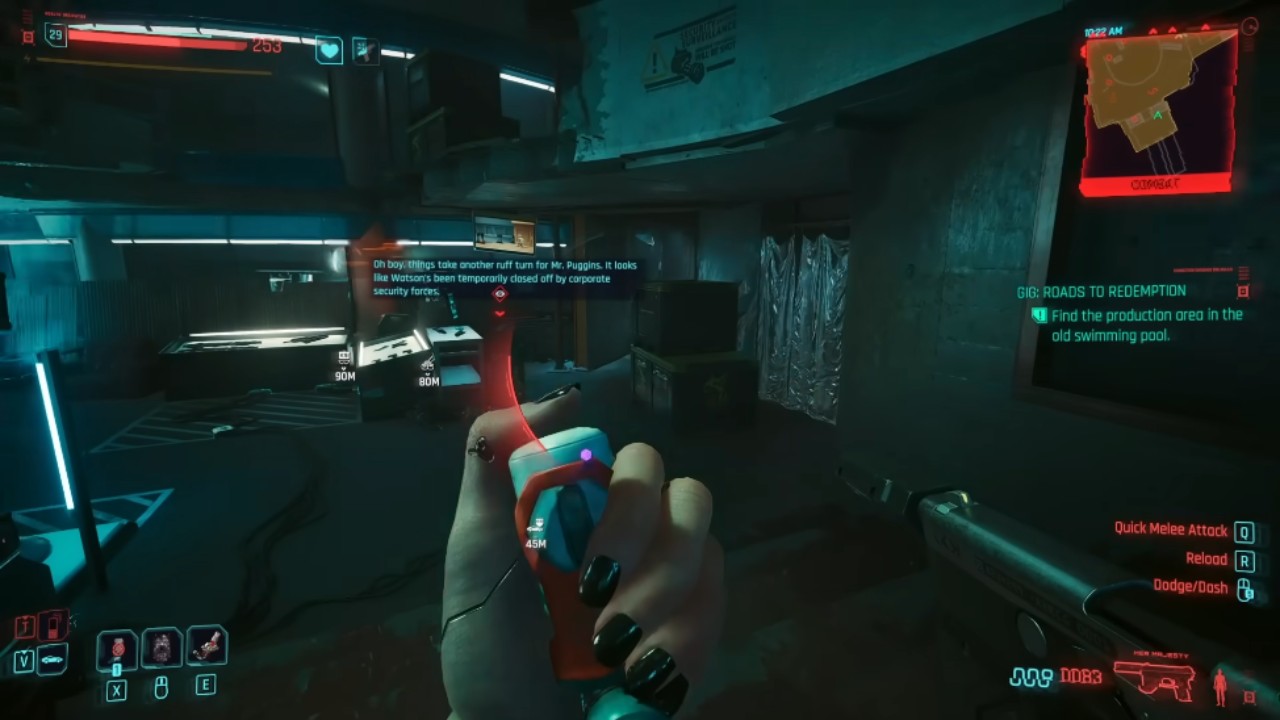Click the ammo reserve icon left of DDB3
The image size is (1280, 720).
pos(1031,677)
